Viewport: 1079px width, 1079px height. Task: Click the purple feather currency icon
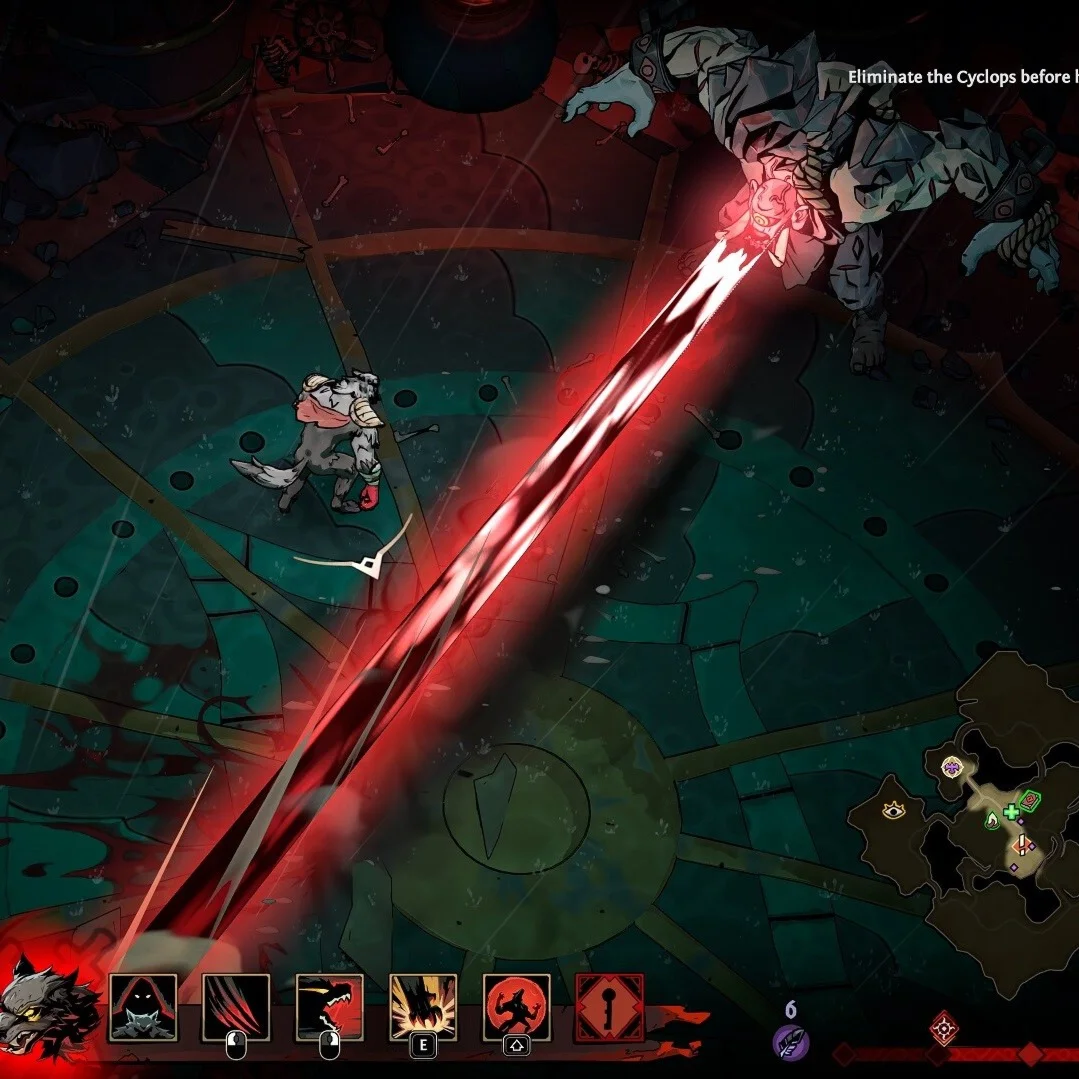tap(790, 1044)
